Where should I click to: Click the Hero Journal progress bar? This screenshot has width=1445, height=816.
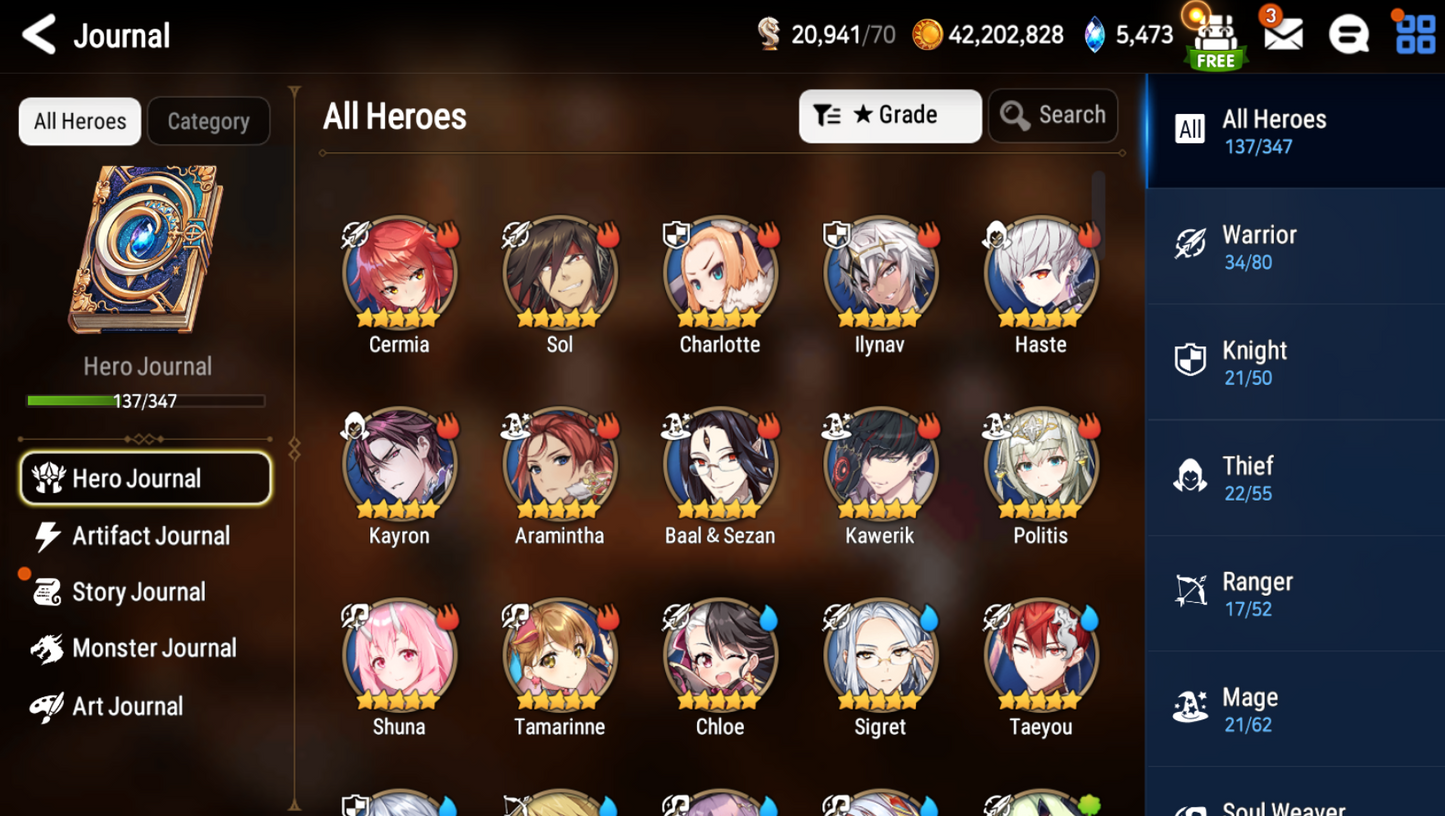147,403
